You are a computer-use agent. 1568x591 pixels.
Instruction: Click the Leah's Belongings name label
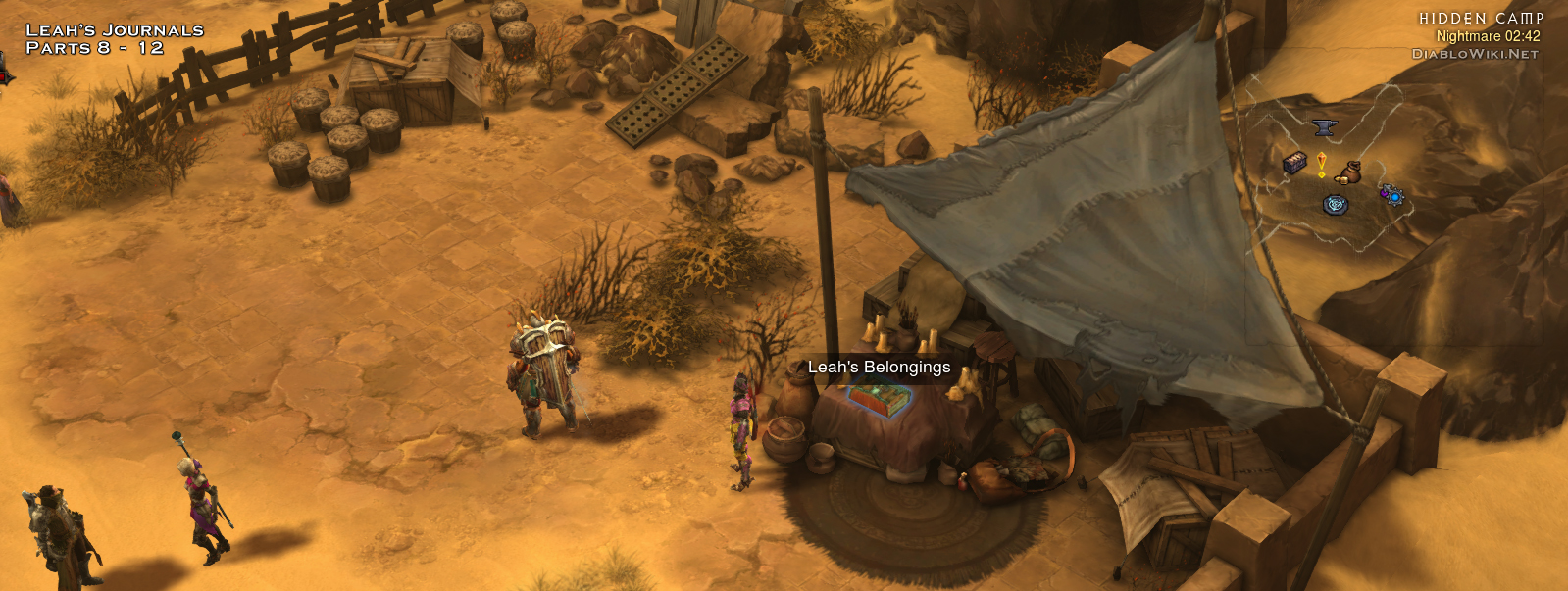pos(879,368)
